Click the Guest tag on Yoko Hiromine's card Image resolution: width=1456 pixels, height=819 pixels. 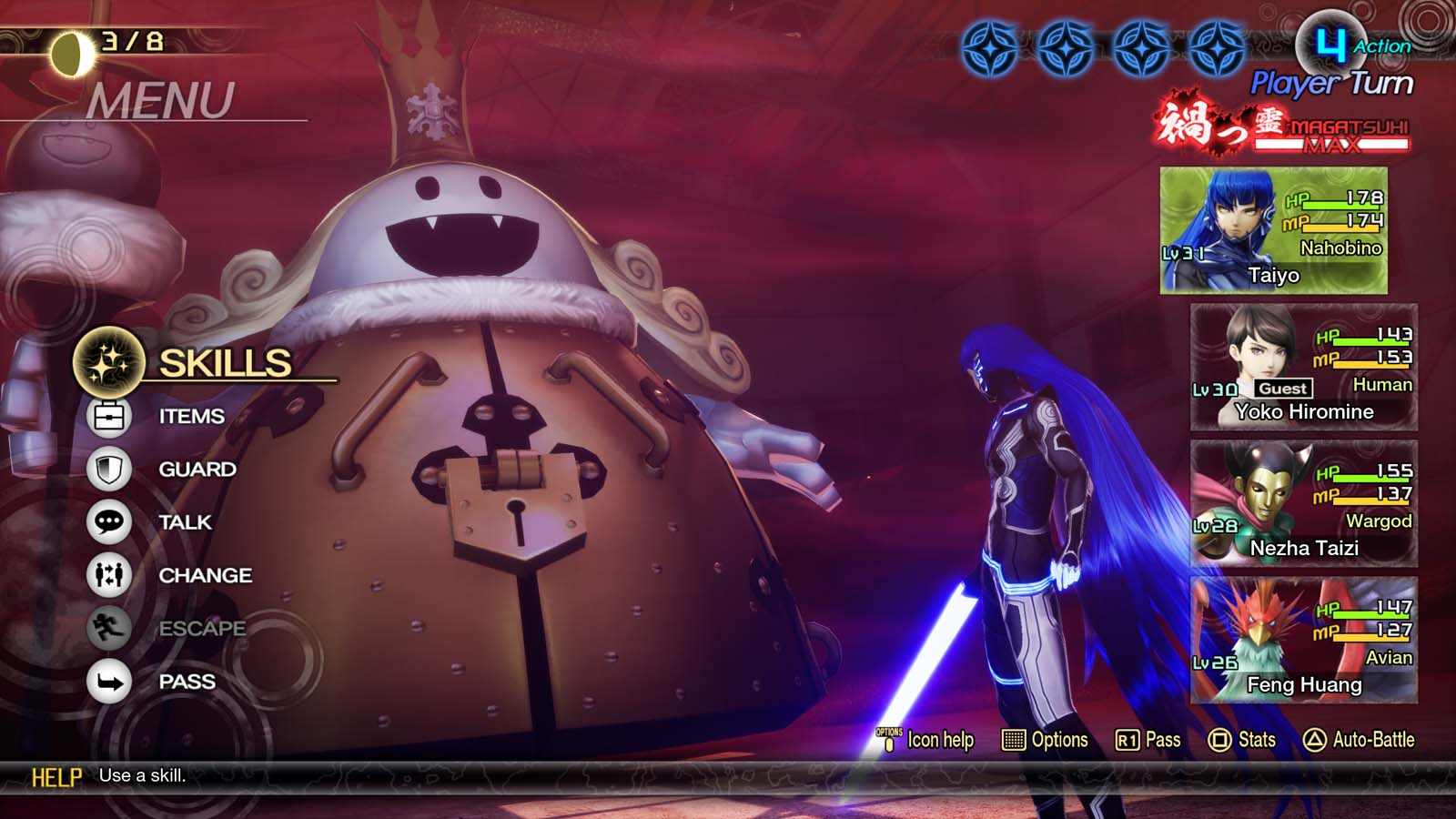click(1285, 388)
